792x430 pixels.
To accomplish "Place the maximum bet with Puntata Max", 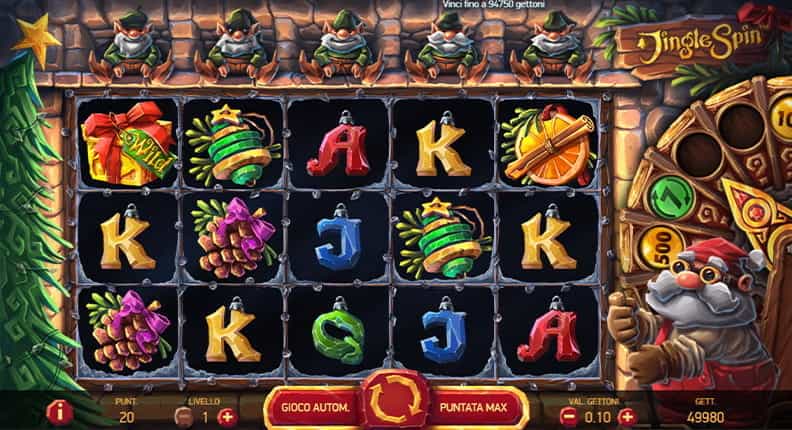I will coord(477,408).
